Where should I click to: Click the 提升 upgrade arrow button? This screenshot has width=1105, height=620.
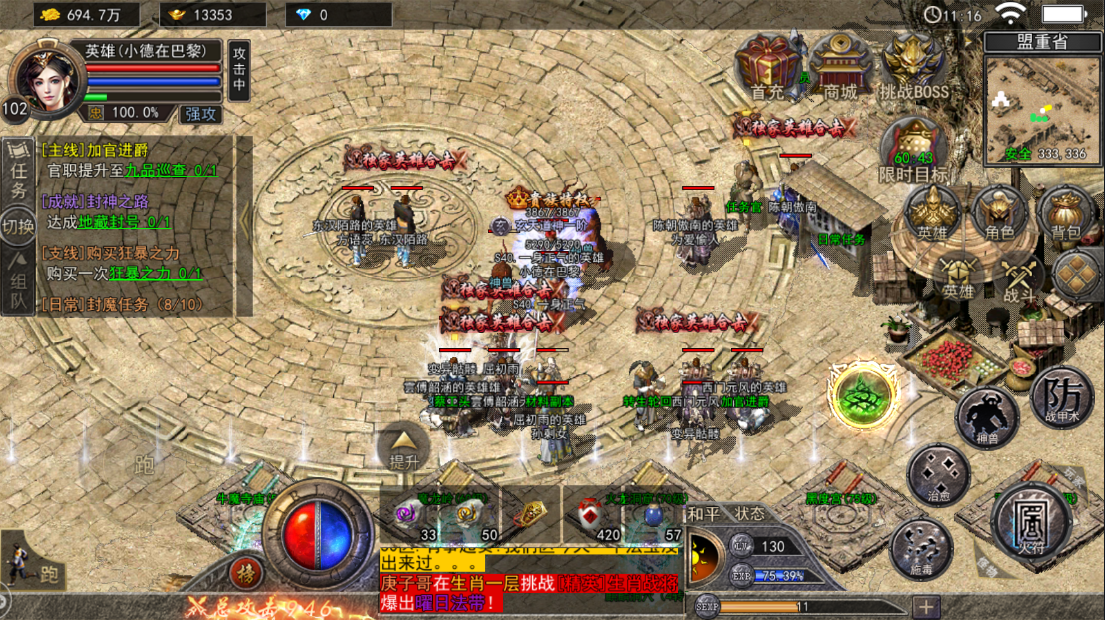coord(403,447)
